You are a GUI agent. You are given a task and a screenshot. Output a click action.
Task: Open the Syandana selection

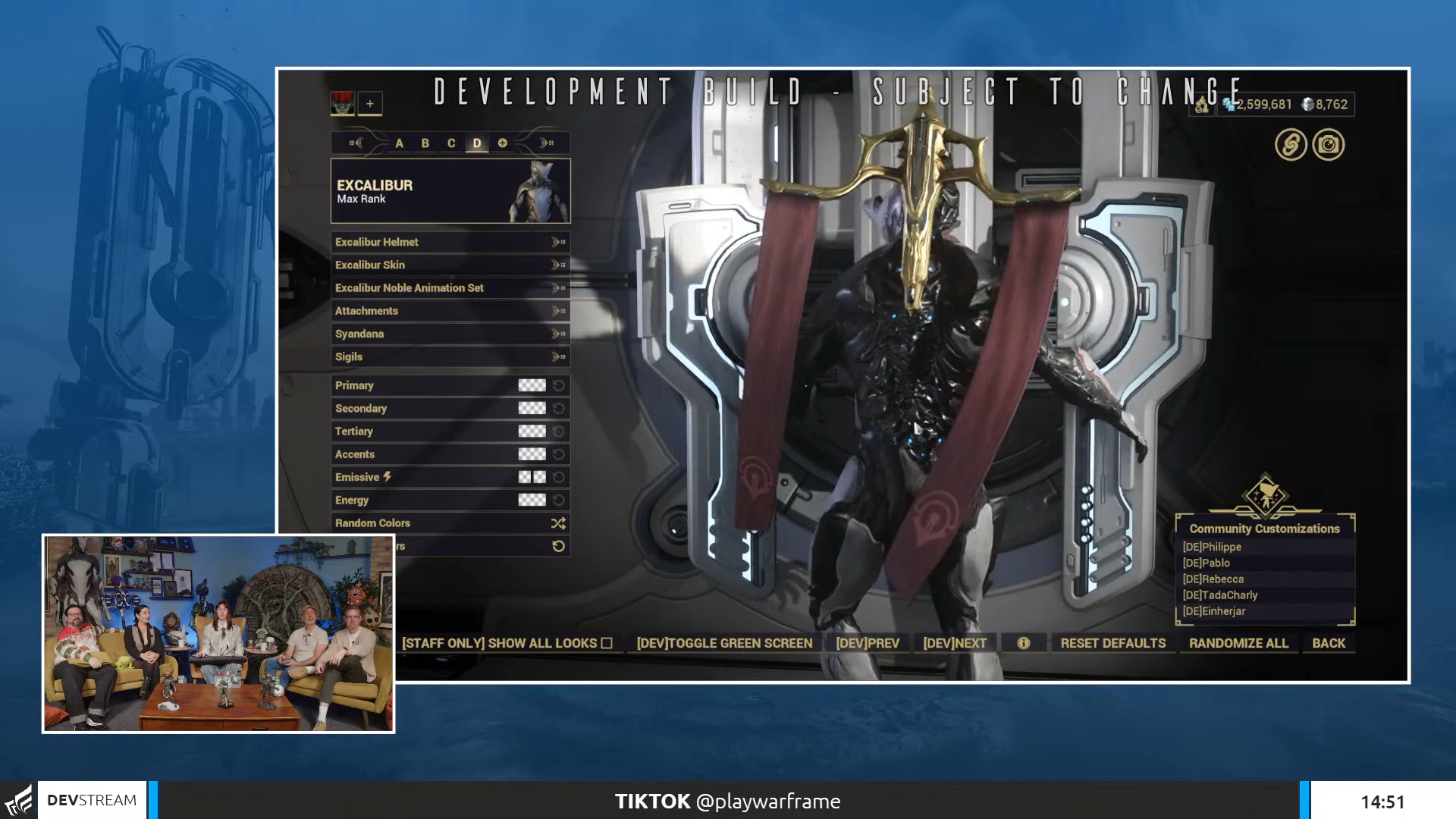pos(450,334)
